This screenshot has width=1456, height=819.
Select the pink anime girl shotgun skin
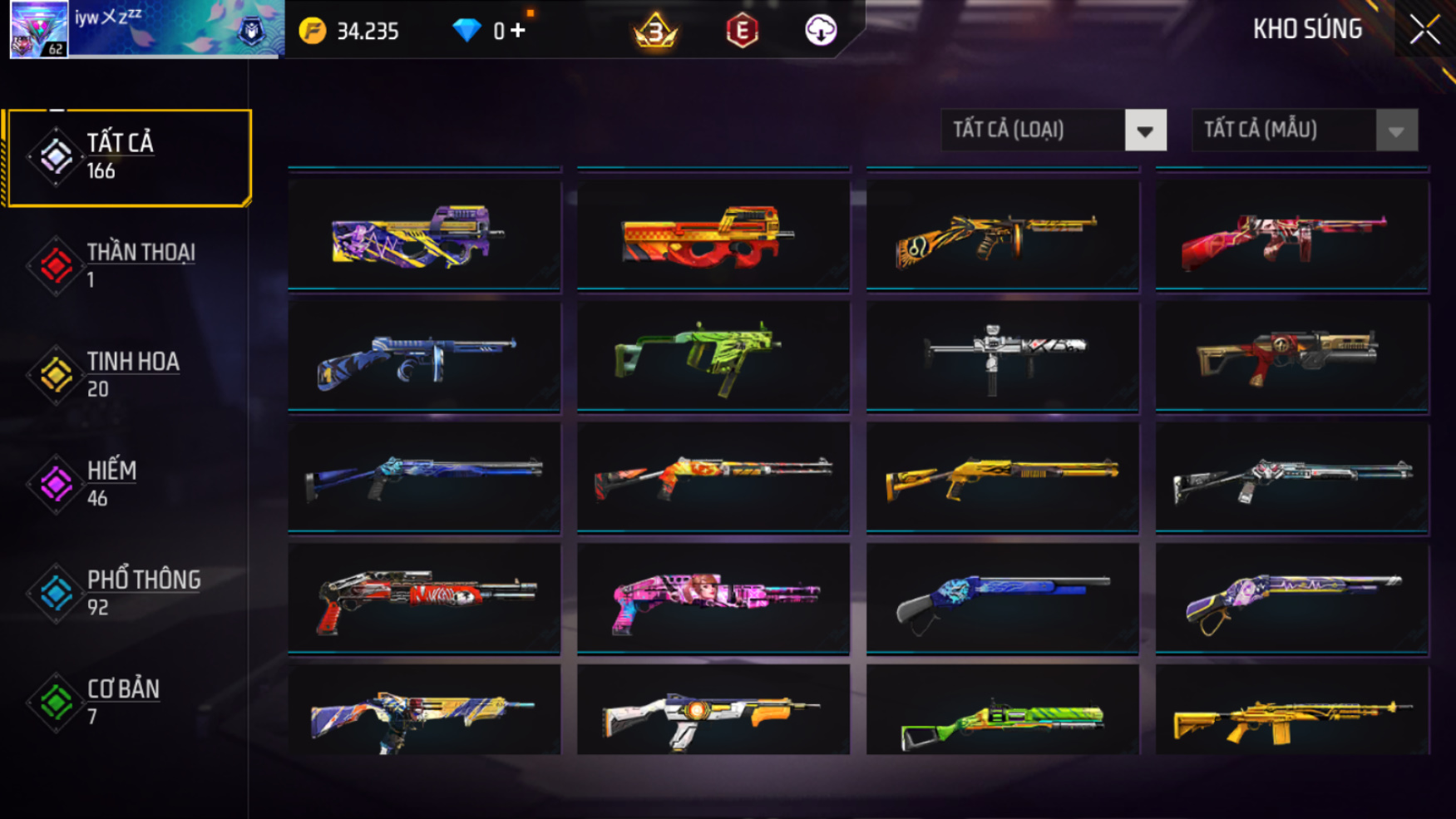[713, 598]
